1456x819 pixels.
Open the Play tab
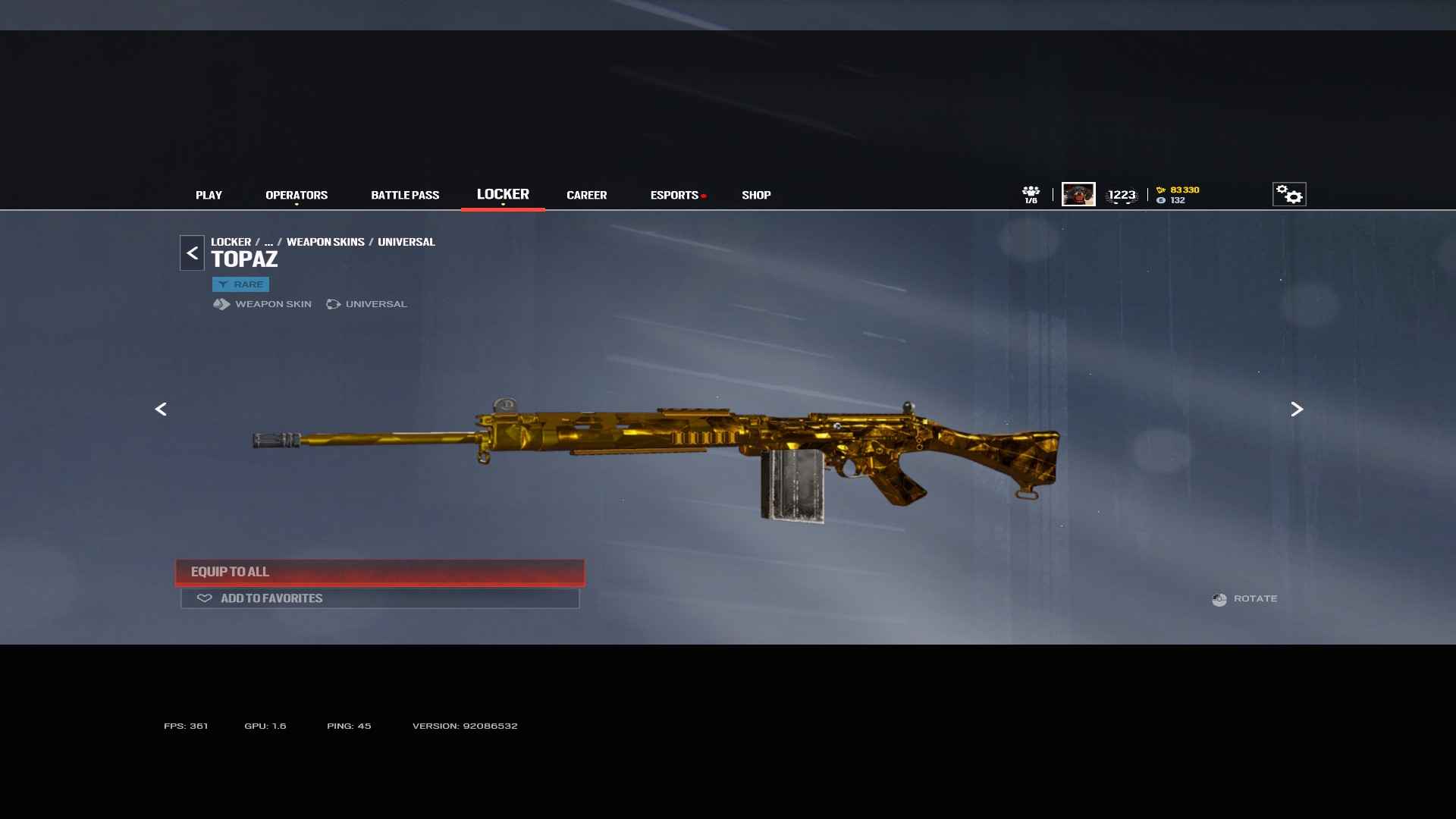[x=209, y=195]
